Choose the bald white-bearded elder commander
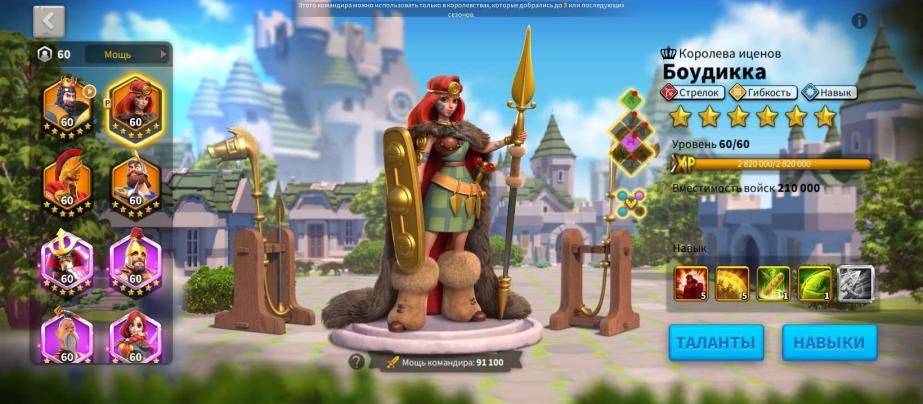 pyautogui.click(x=67, y=335)
